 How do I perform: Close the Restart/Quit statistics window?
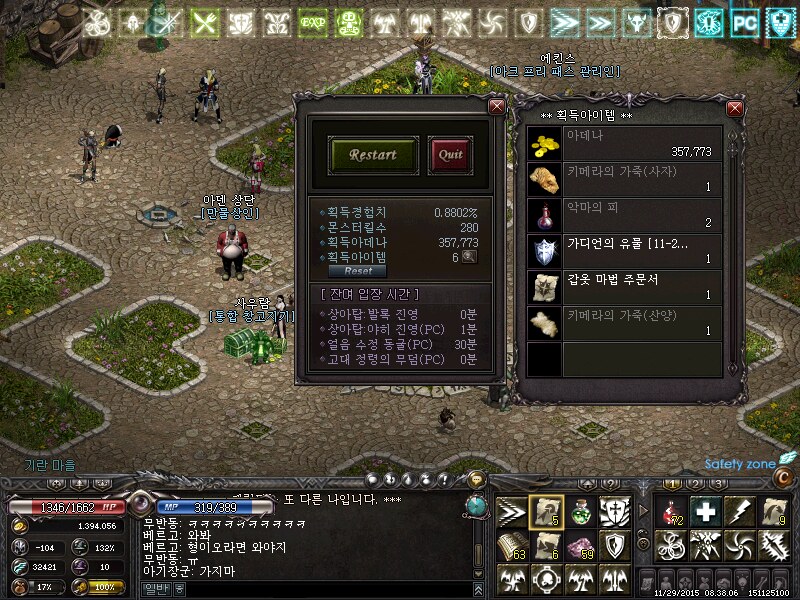pos(496,106)
